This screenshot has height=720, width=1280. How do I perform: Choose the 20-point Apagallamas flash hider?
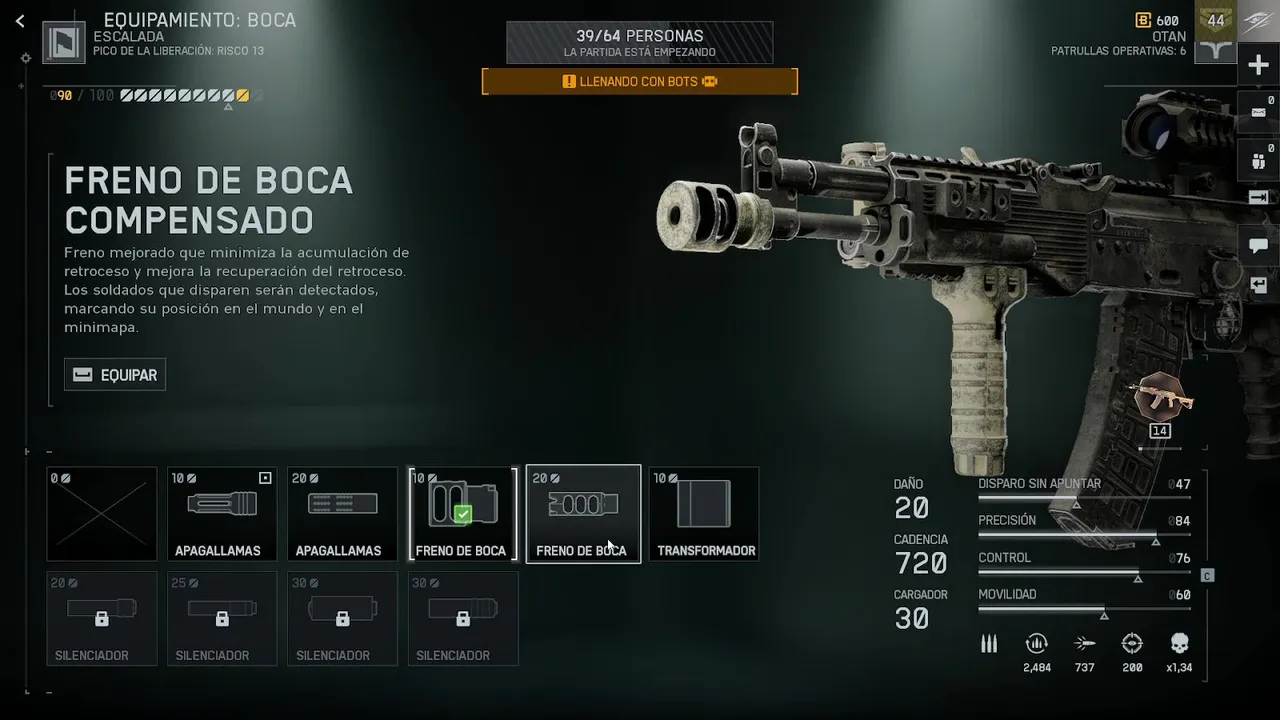[342, 514]
